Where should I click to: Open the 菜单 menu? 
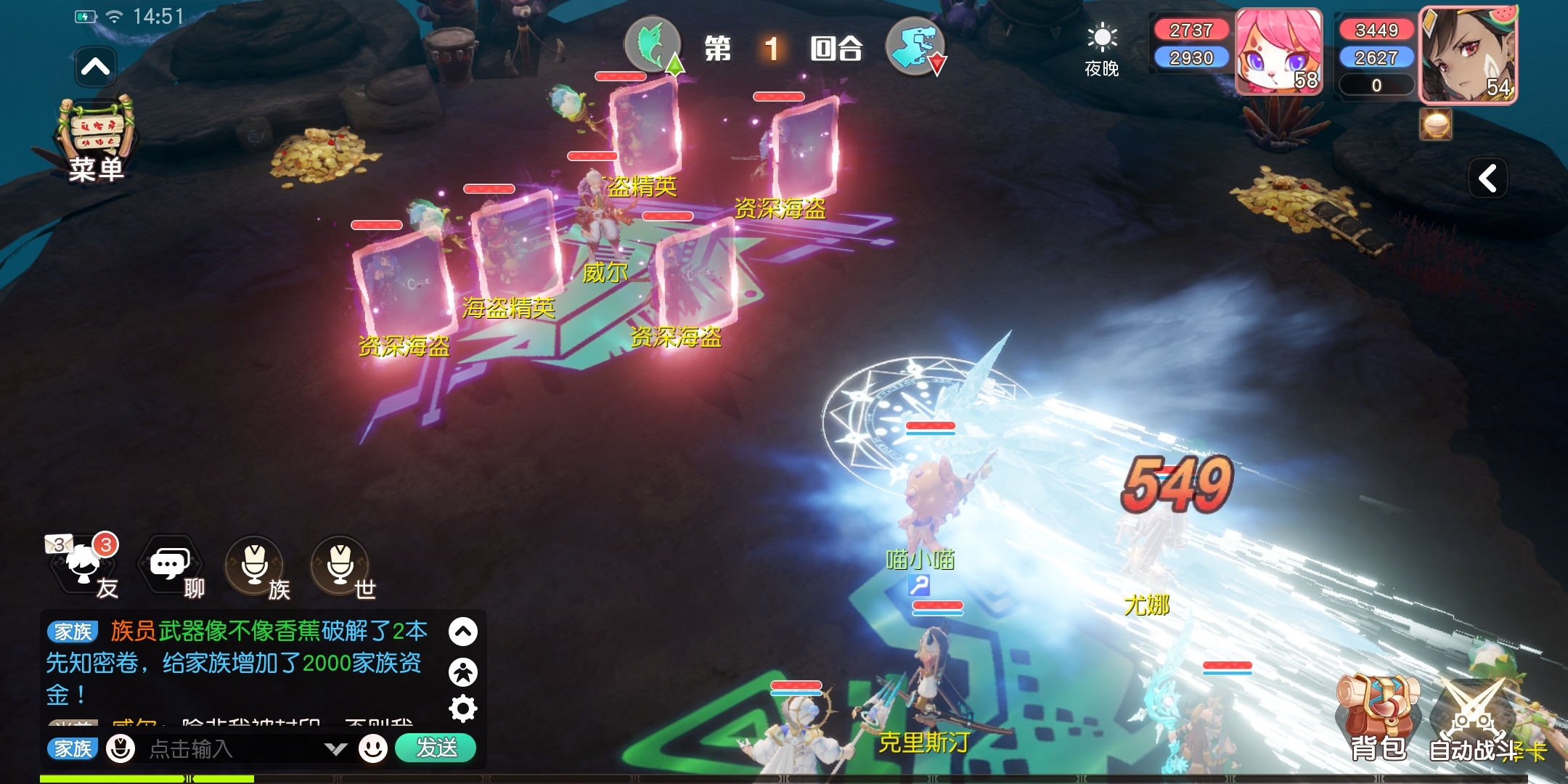[x=96, y=142]
